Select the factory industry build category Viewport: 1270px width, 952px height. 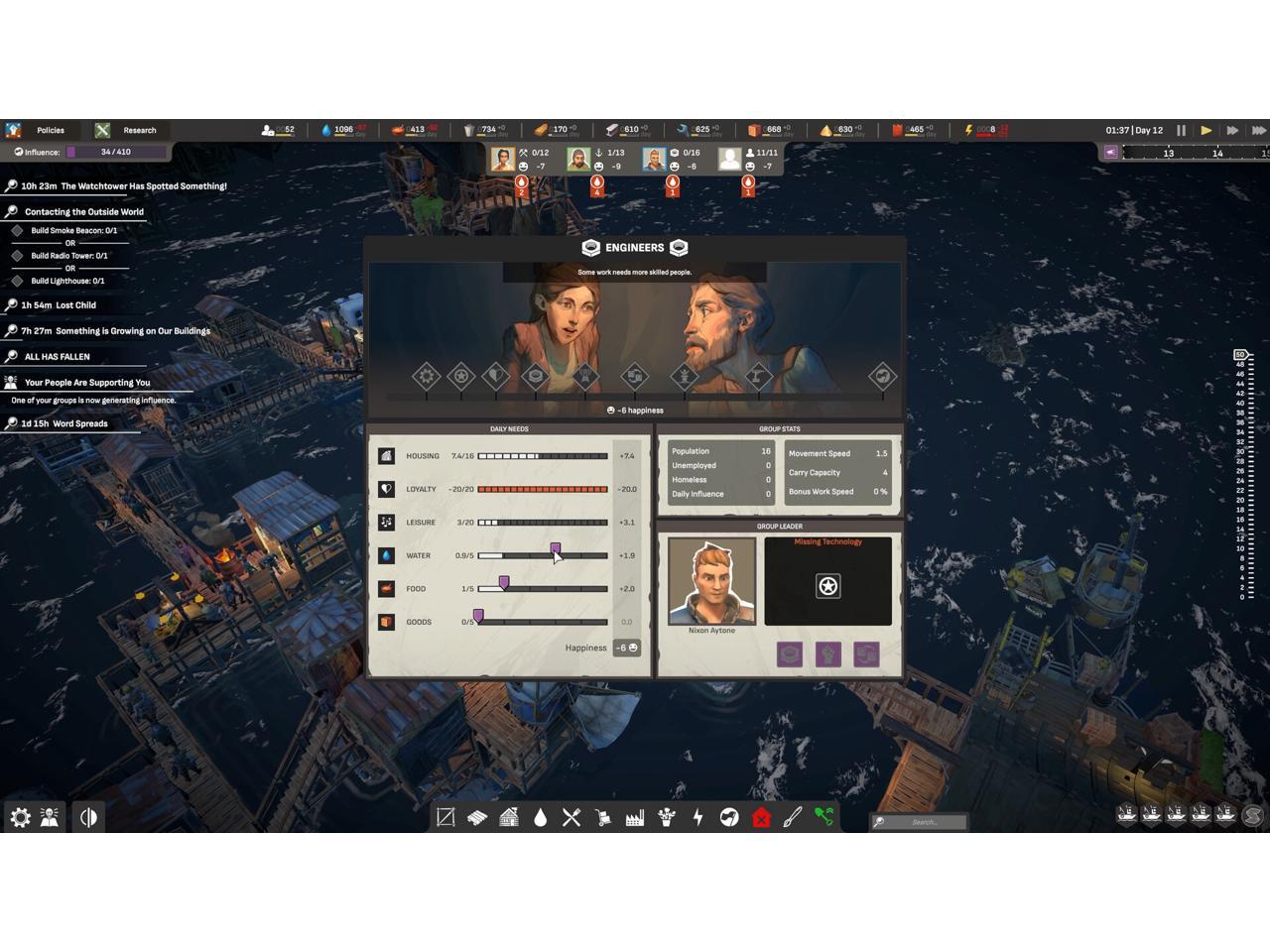[x=634, y=817]
